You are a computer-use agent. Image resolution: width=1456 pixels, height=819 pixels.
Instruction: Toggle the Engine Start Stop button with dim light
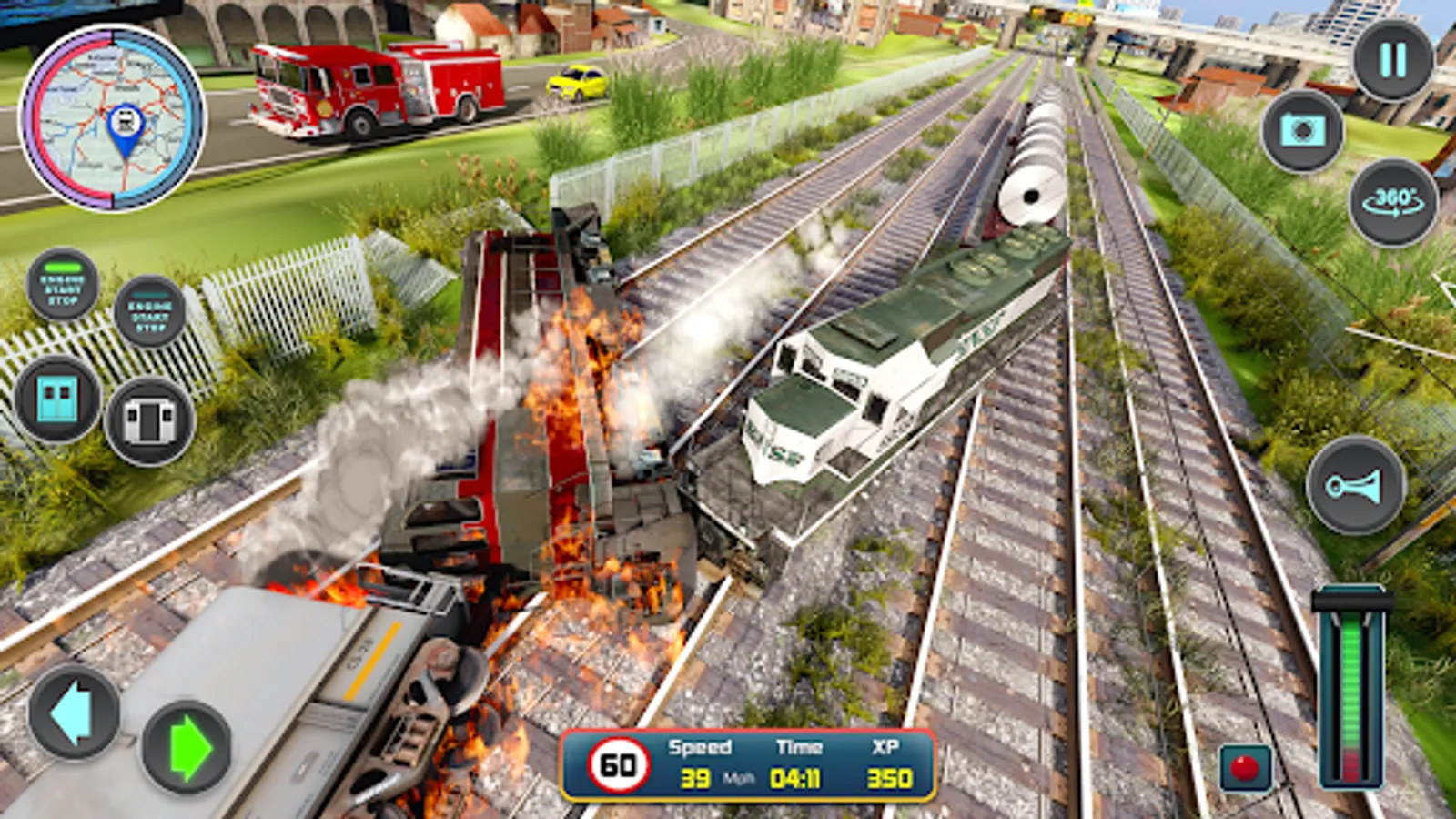(x=150, y=311)
